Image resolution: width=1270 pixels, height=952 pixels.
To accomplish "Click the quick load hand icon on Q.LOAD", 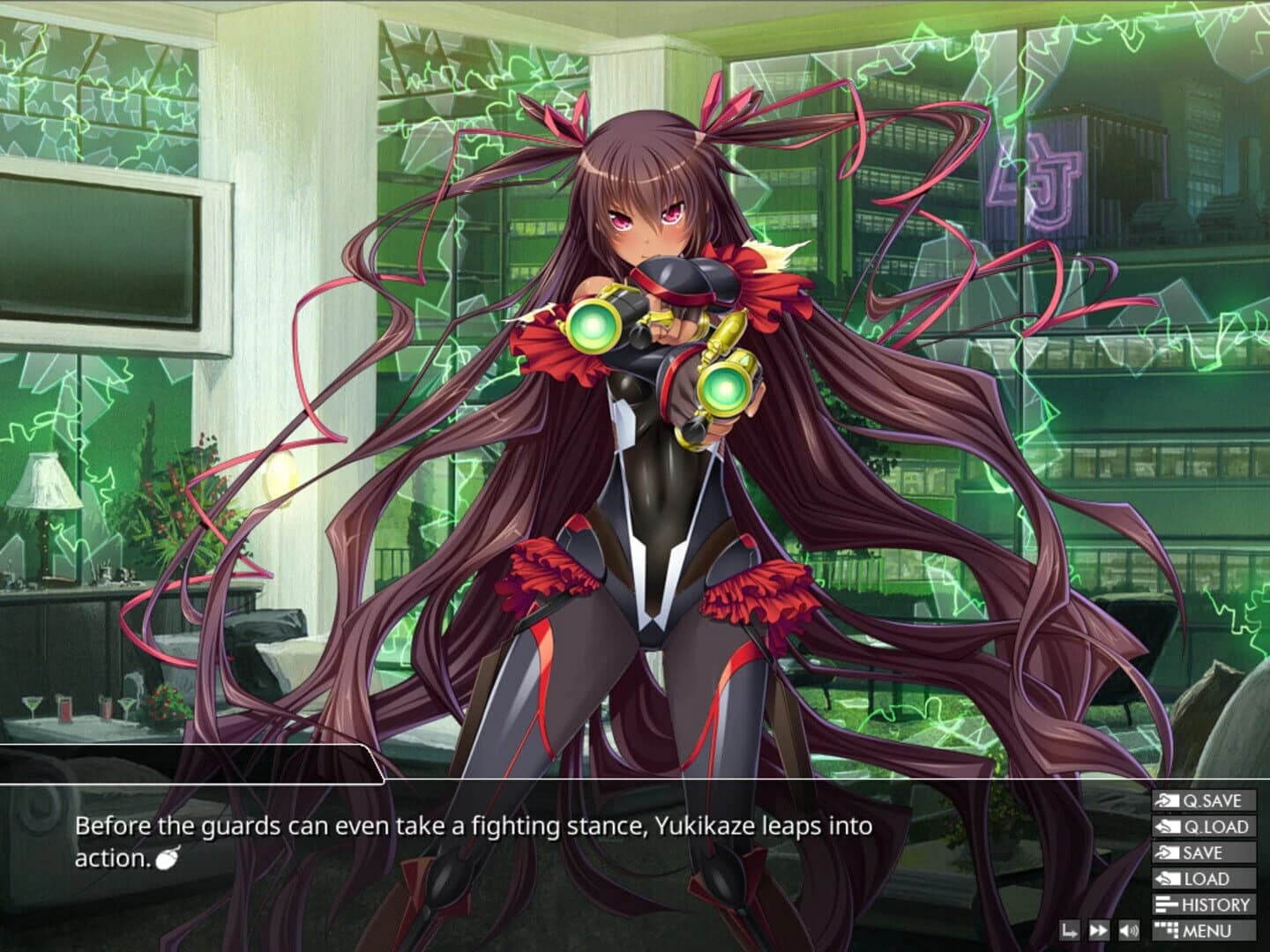I will (x=1168, y=827).
